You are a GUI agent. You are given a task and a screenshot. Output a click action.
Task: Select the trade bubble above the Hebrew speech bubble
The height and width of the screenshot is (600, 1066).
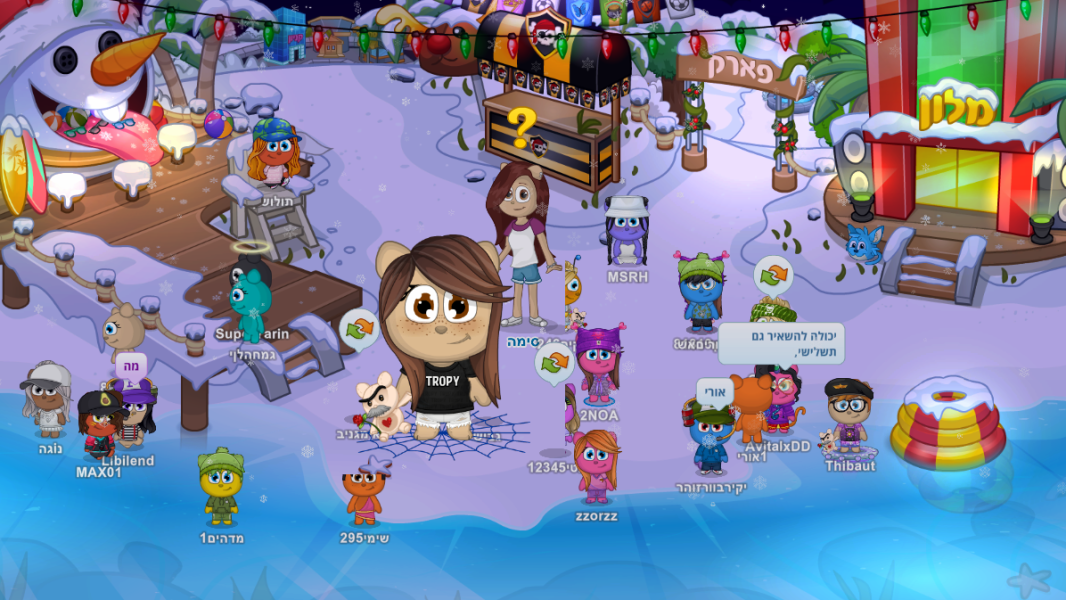coord(773,275)
